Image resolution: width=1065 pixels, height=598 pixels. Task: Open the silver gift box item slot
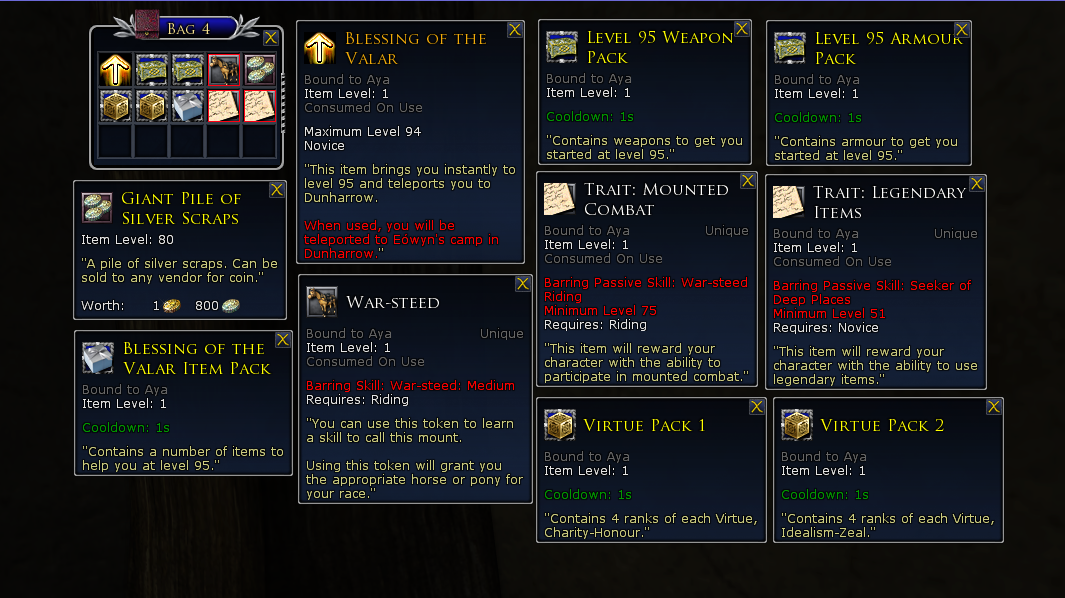pyautogui.click(x=188, y=105)
